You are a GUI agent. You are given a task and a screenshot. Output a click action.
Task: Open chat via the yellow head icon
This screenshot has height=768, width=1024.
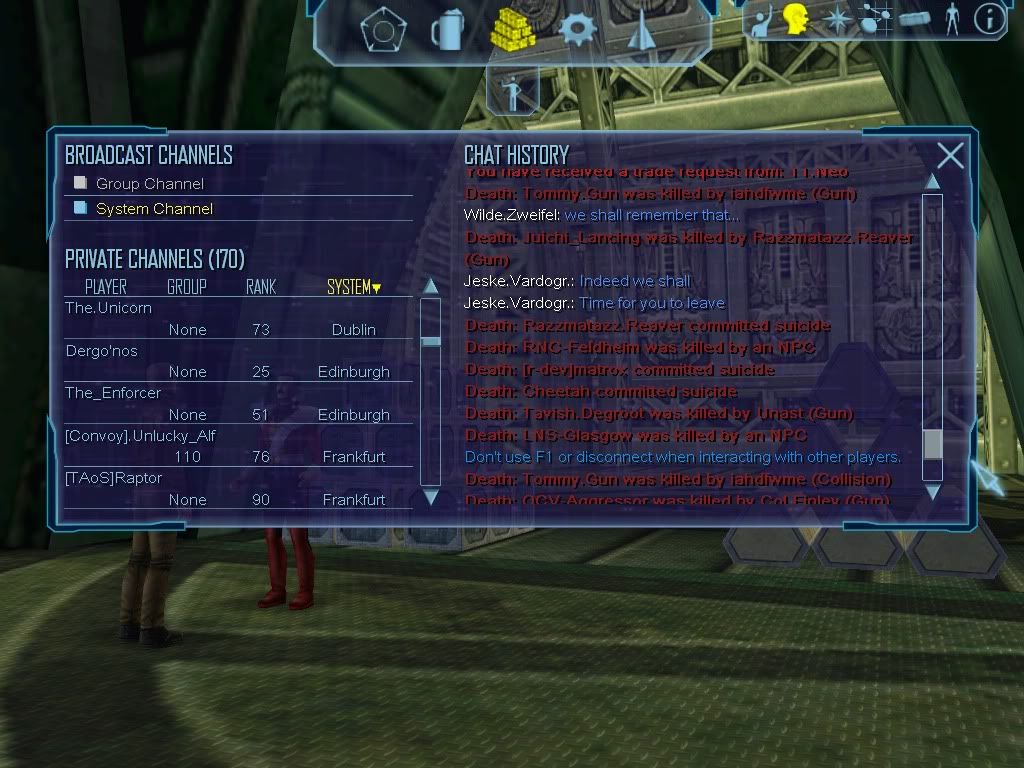[x=796, y=18]
